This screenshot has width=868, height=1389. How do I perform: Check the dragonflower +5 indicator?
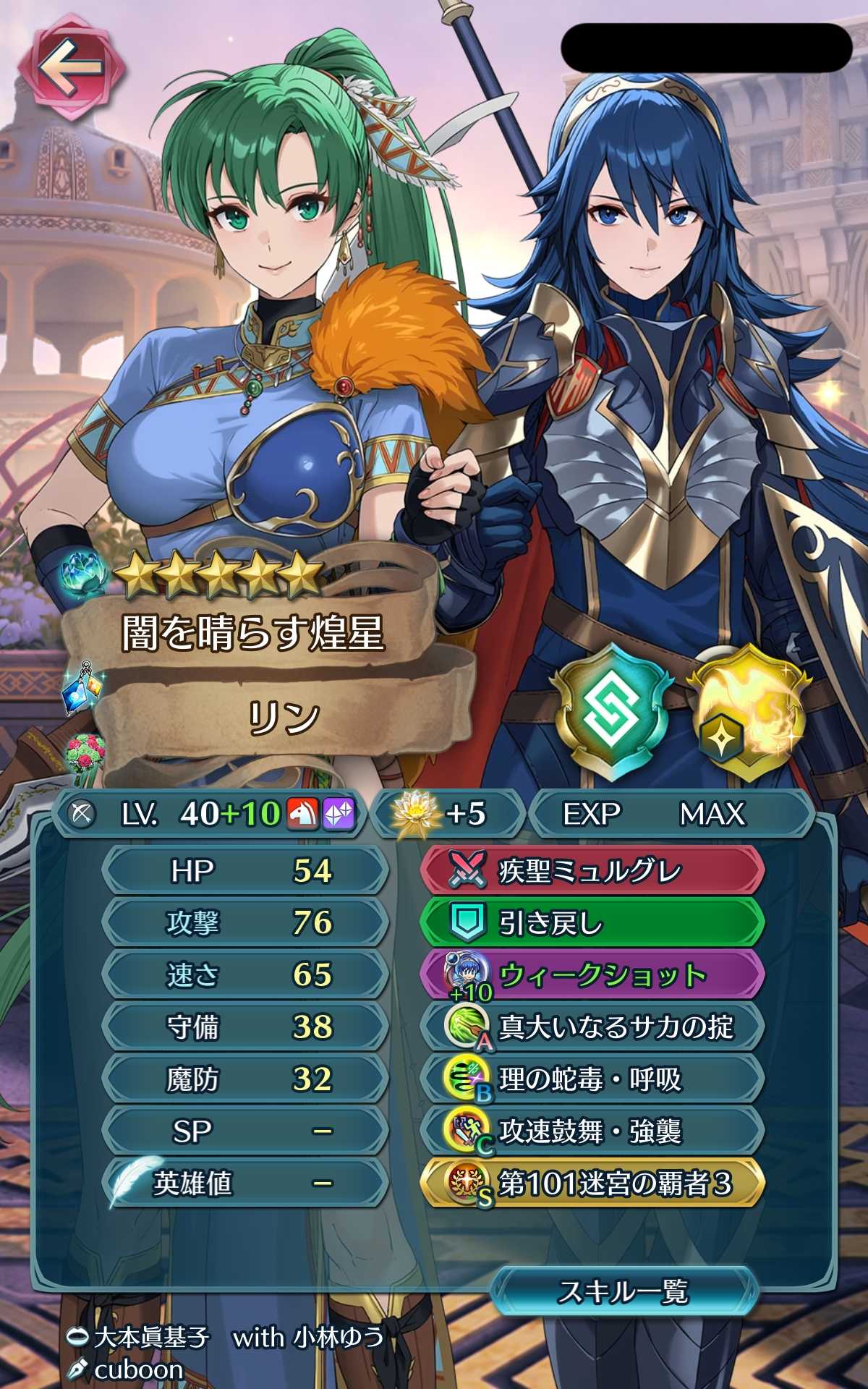point(446,815)
